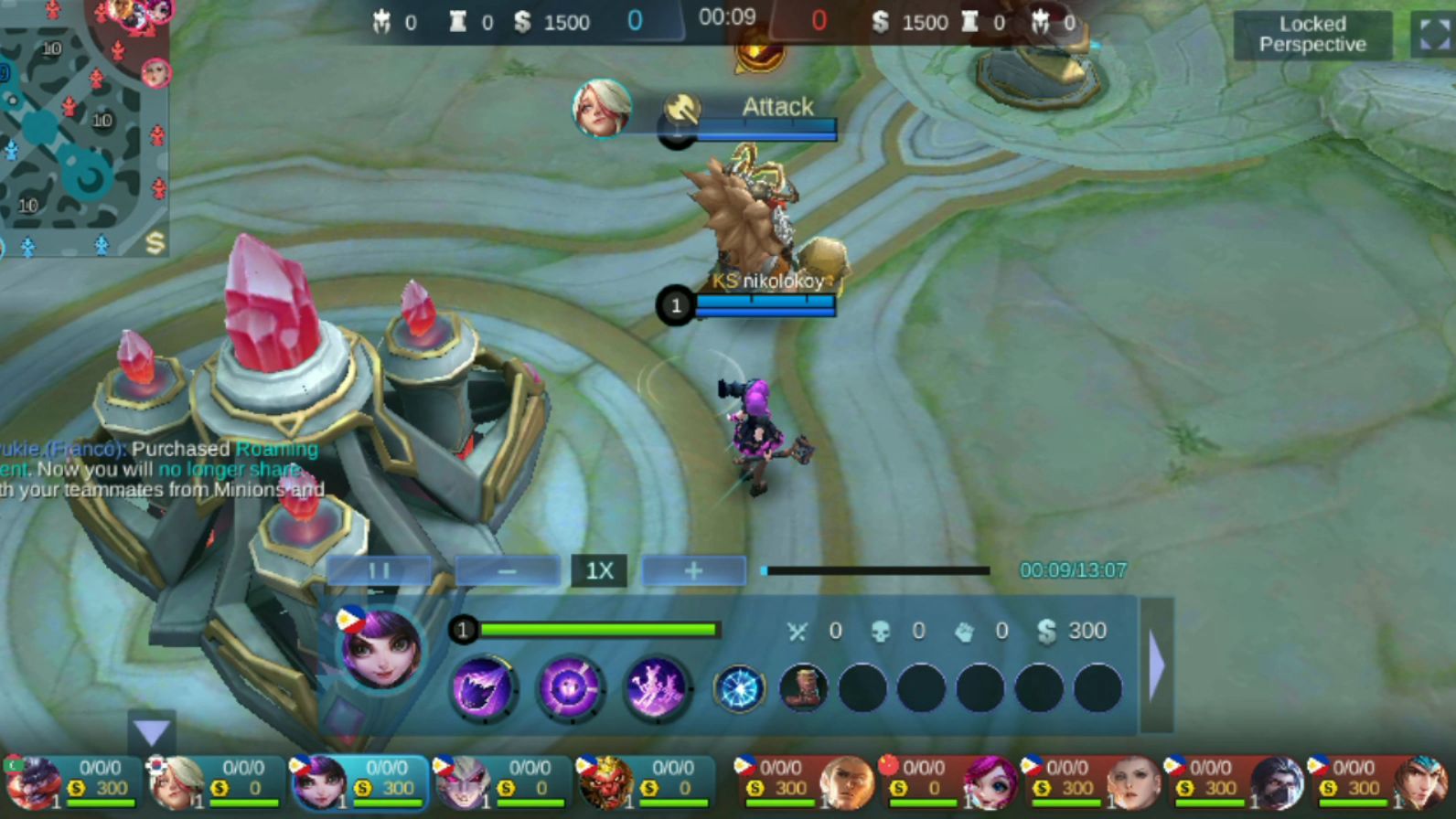Toggle the Locked Perspective button
This screenshot has width=1456, height=819.
coord(1311,35)
